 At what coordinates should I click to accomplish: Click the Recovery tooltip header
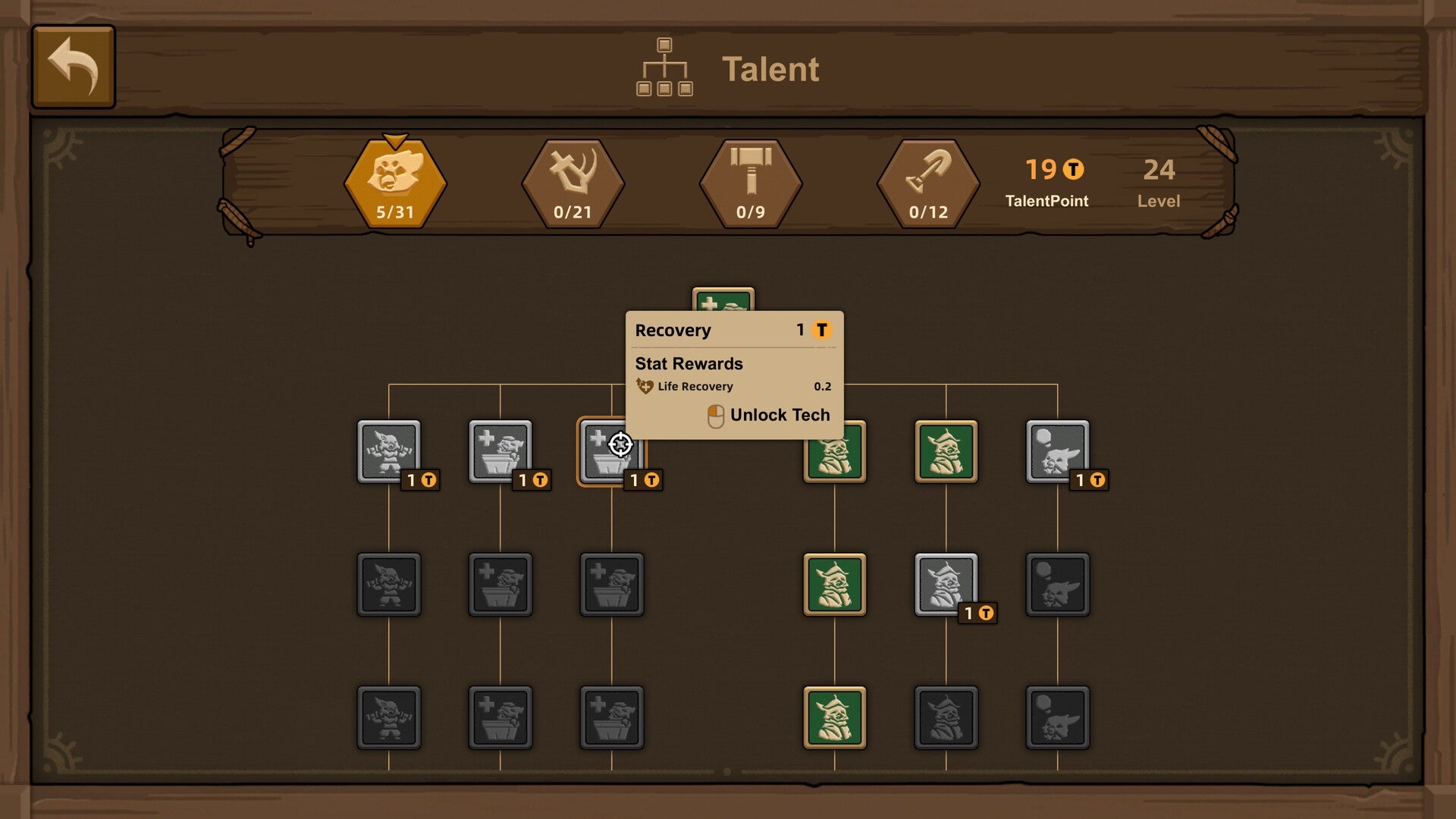pos(675,330)
